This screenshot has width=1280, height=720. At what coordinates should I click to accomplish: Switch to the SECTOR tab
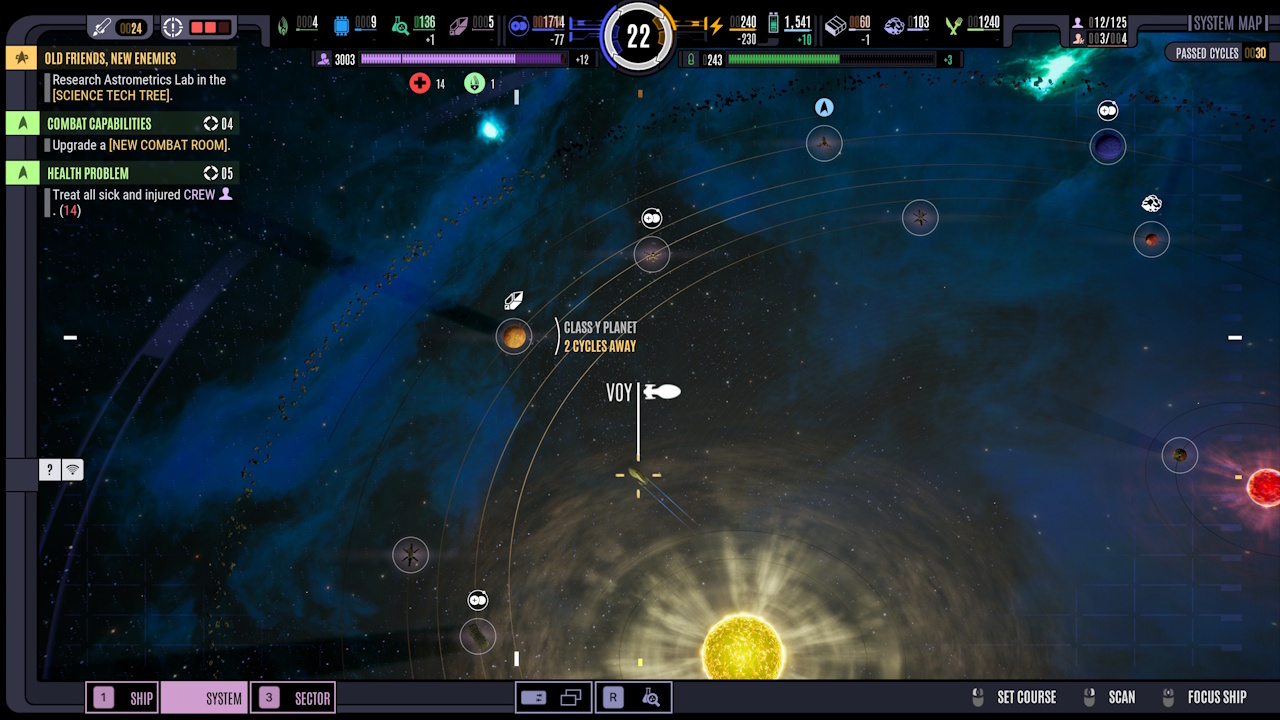pyautogui.click(x=292, y=697)
